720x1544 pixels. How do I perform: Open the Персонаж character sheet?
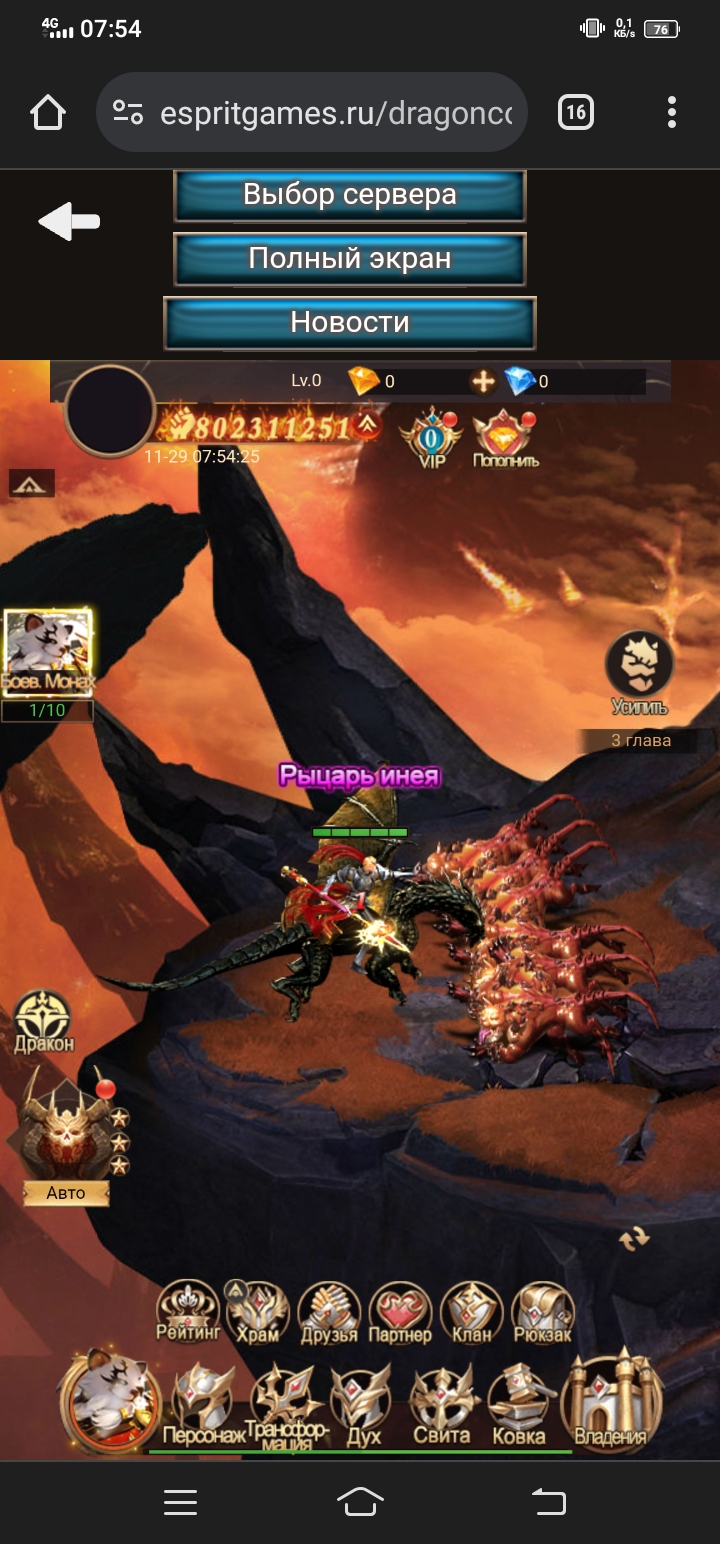(x=203, y=1404)
